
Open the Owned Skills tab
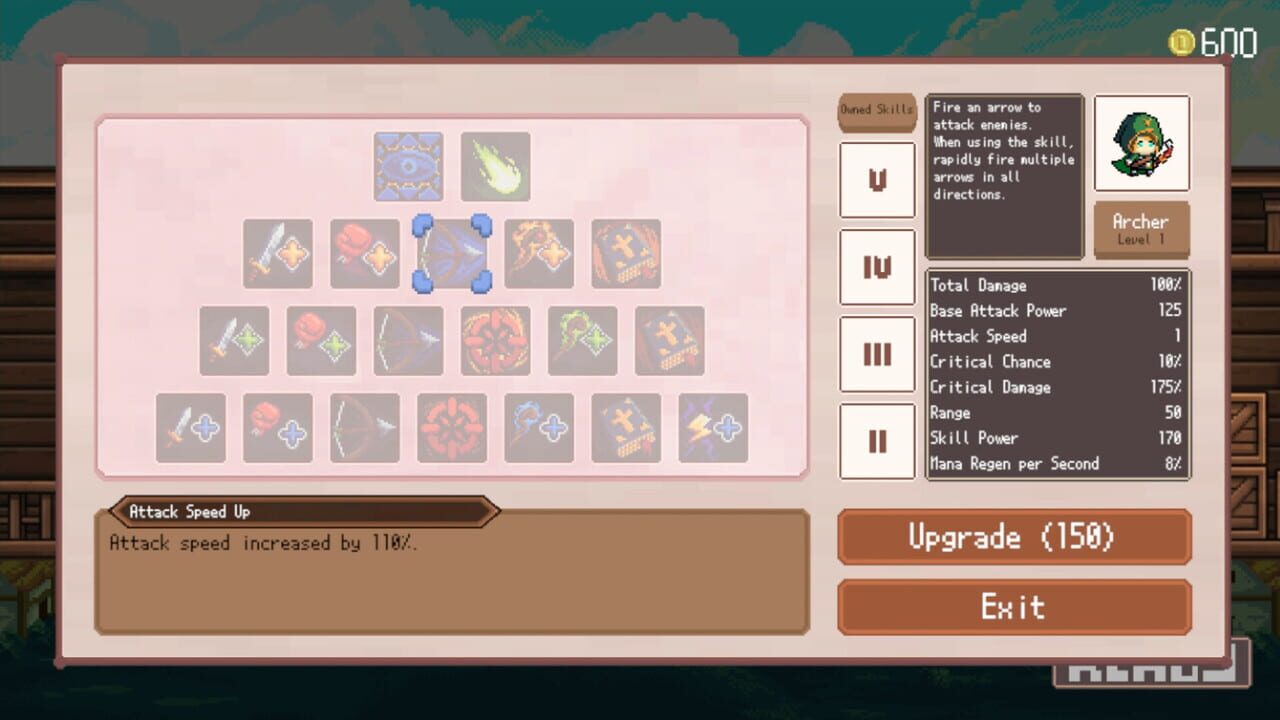pos(877,112)
